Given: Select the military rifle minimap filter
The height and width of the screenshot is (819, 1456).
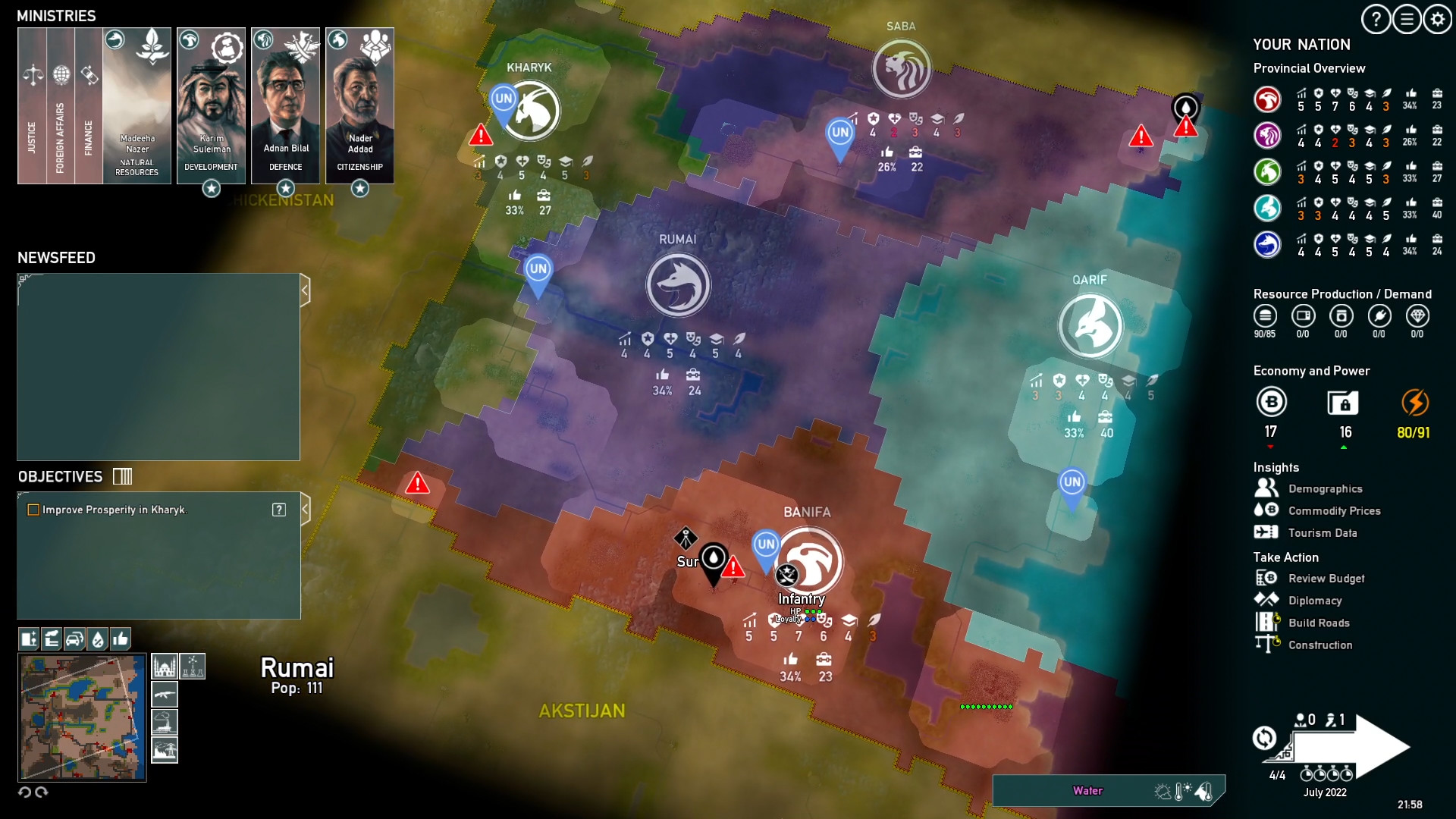Looking at the screenshot, I should click(165, 695).
